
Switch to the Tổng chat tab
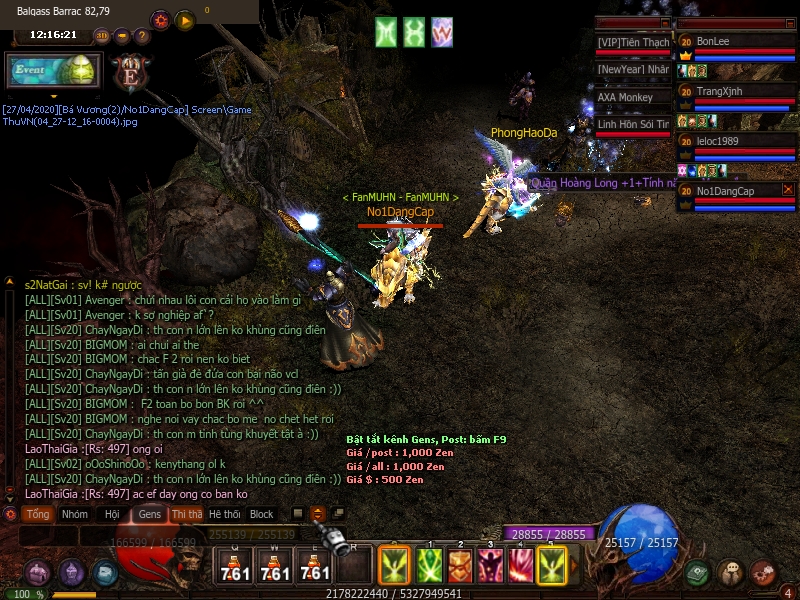38,514
